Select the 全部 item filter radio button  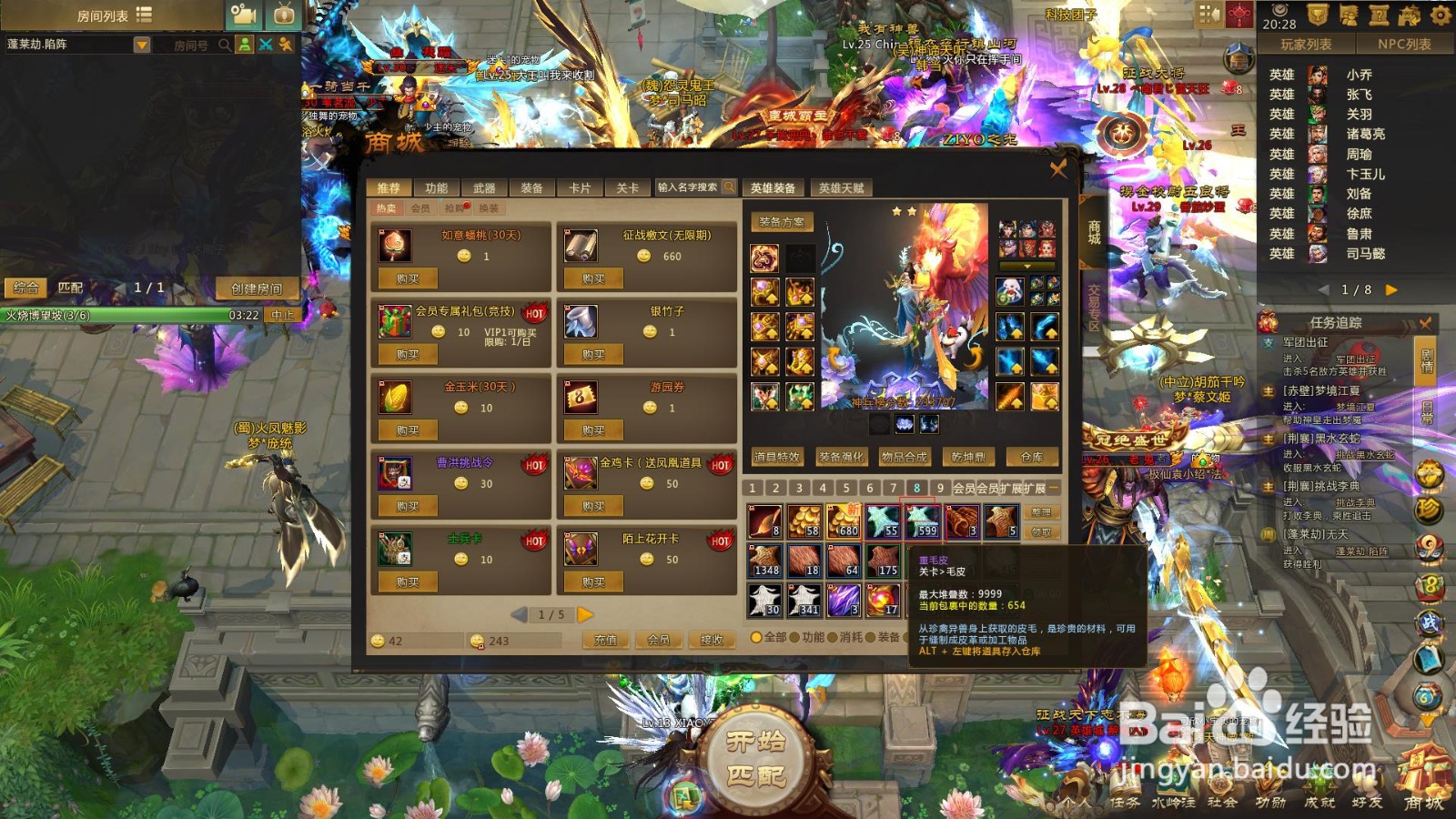pos(756,638)
